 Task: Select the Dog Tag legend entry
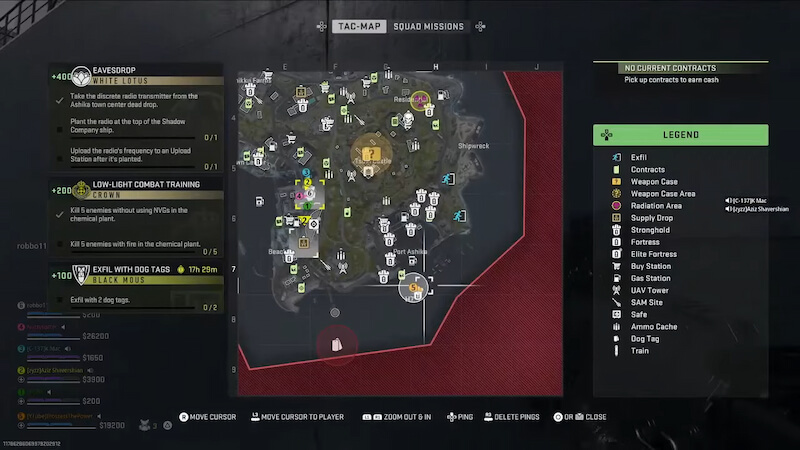pos(646,339)
